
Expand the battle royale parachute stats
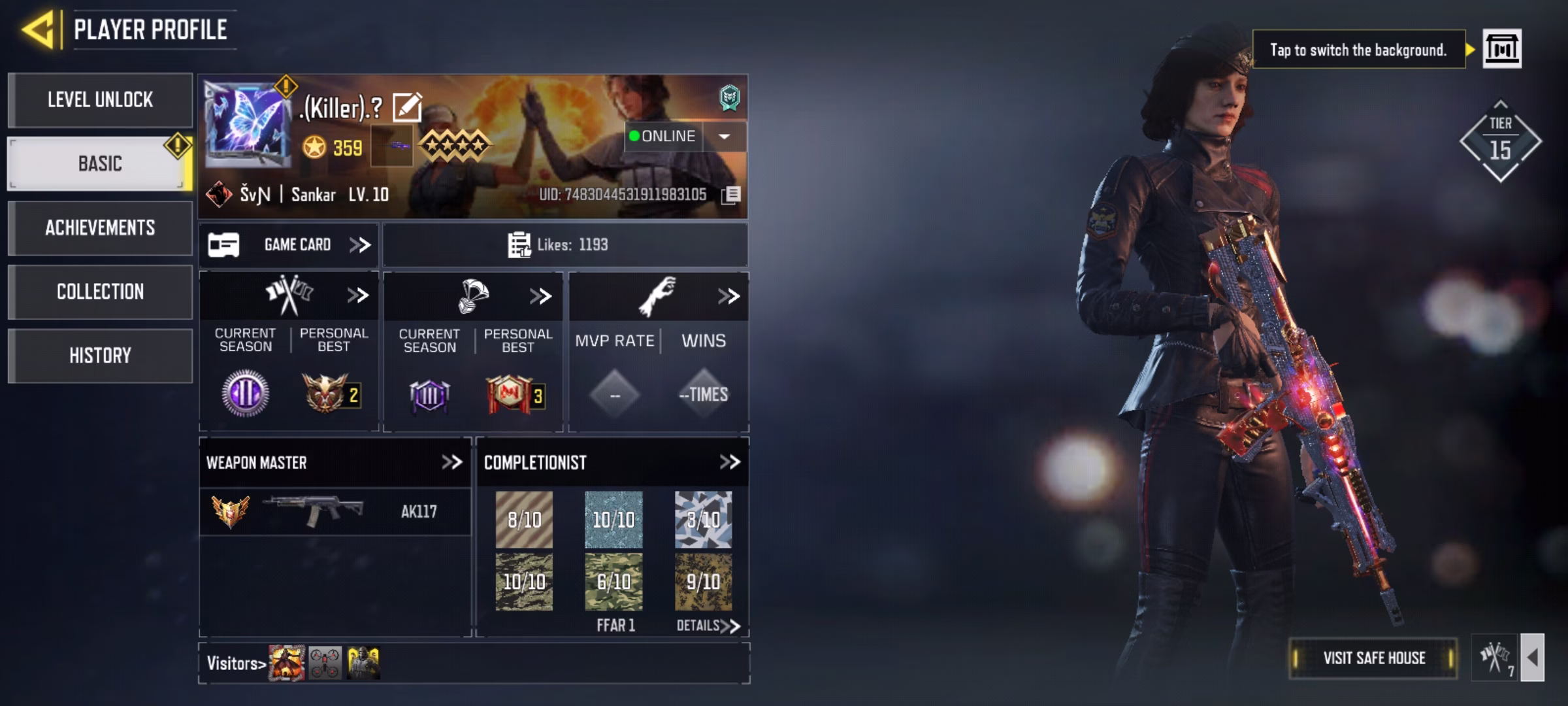540,297
